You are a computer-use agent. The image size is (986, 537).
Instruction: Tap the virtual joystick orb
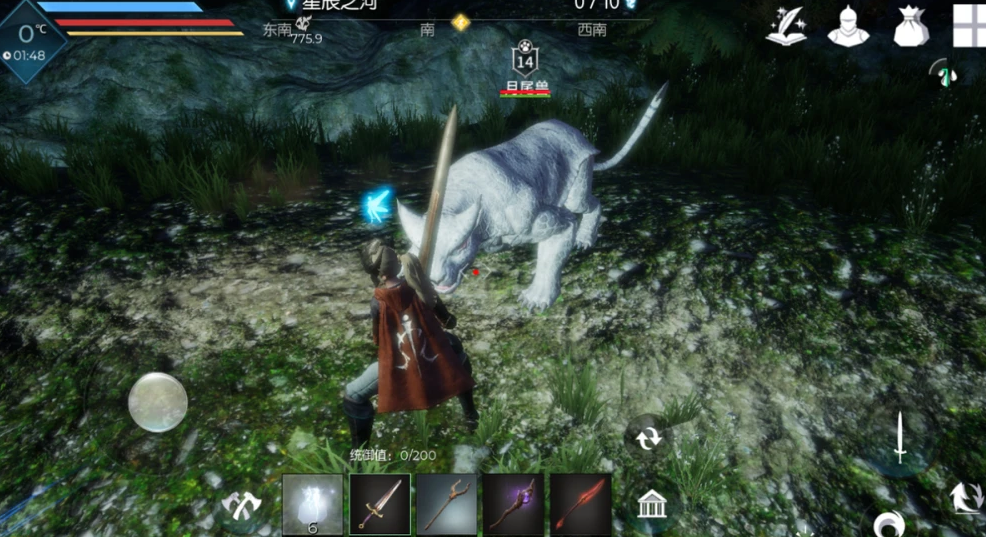158,402
